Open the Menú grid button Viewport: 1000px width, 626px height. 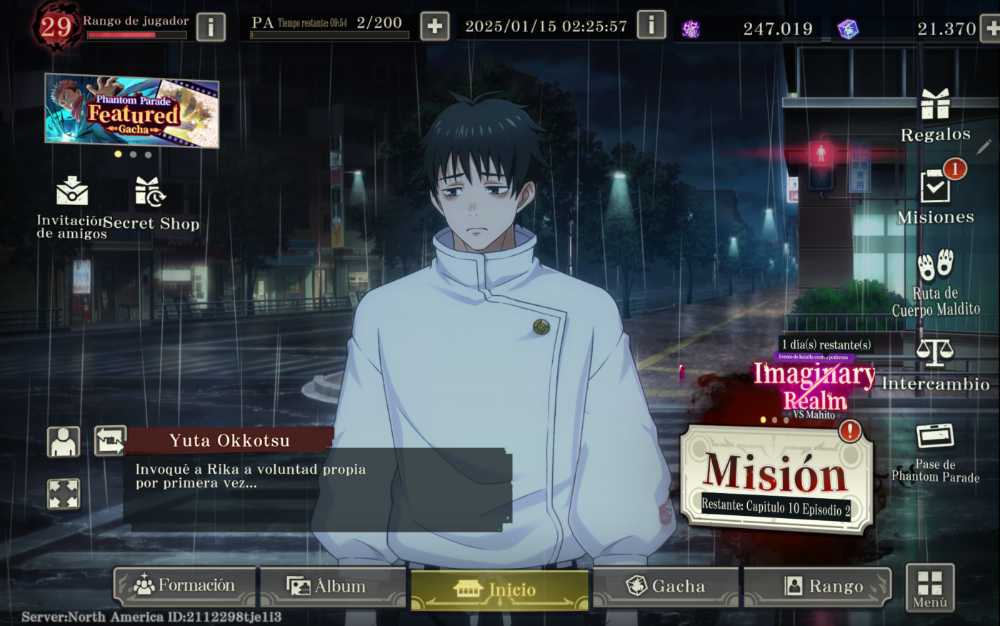click(929, 587)
